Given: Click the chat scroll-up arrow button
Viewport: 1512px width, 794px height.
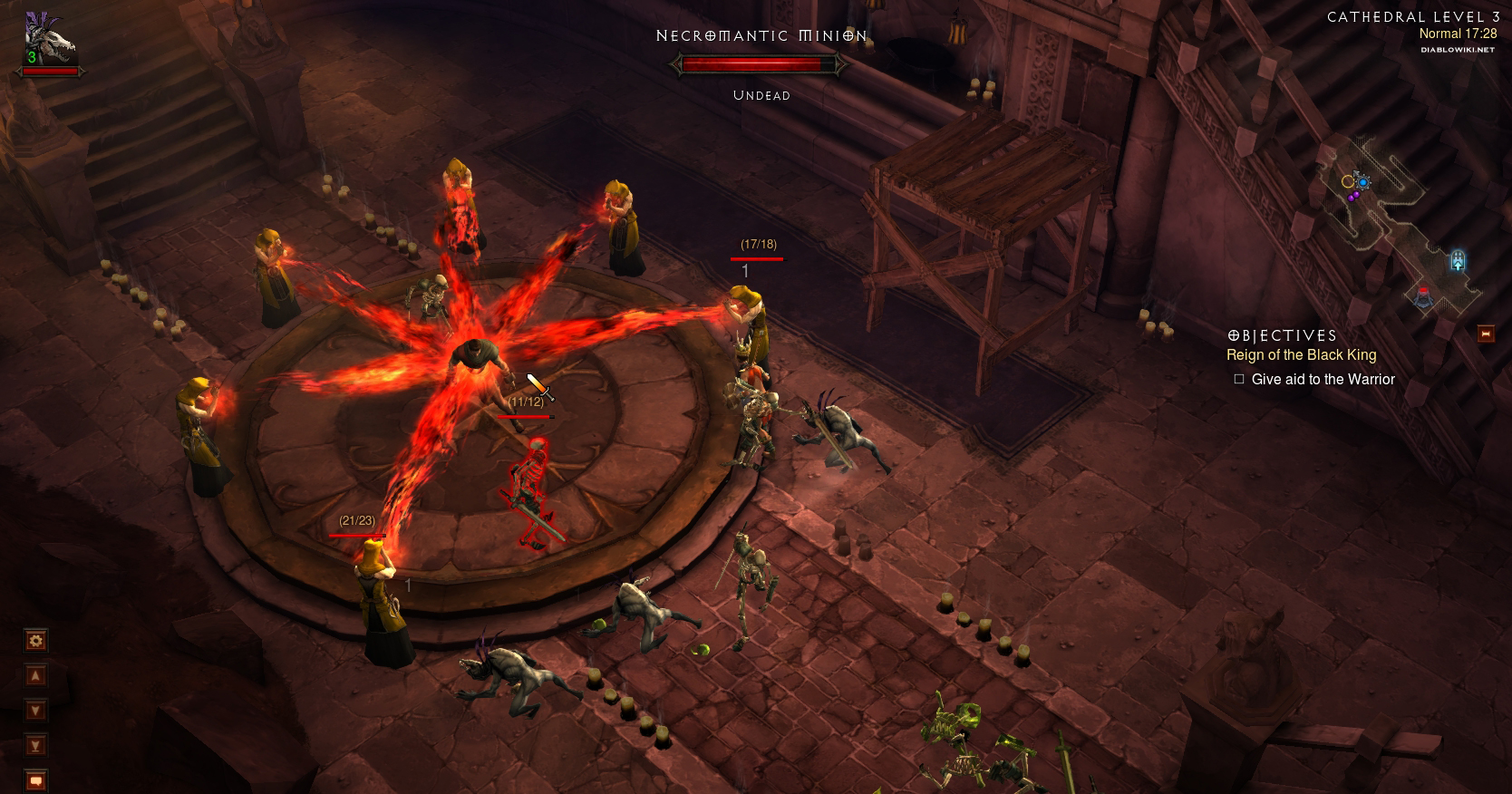Looking at the screenshot, I should click(35, 676).
